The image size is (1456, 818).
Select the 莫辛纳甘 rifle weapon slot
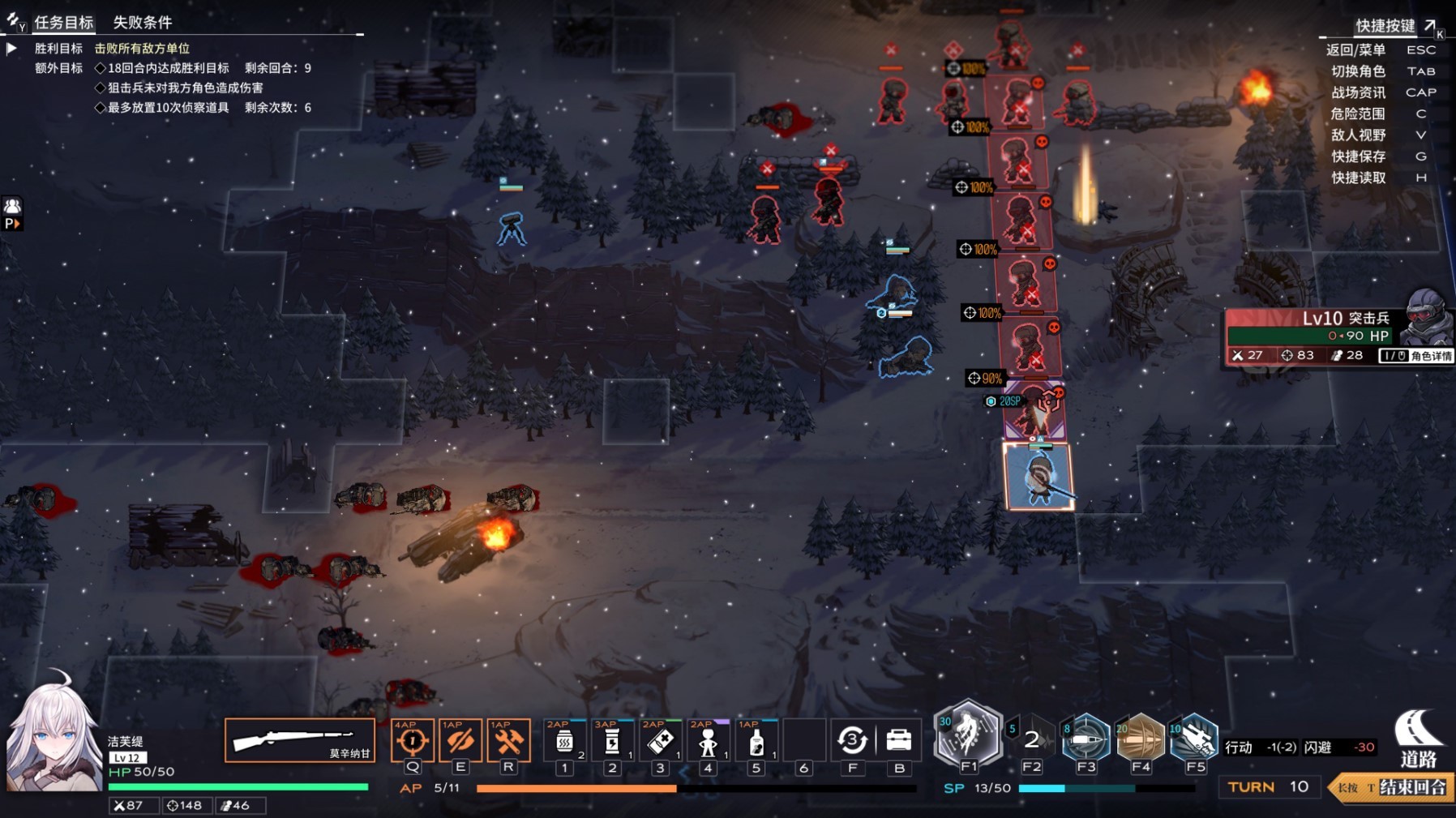click(x=299, y=740)
